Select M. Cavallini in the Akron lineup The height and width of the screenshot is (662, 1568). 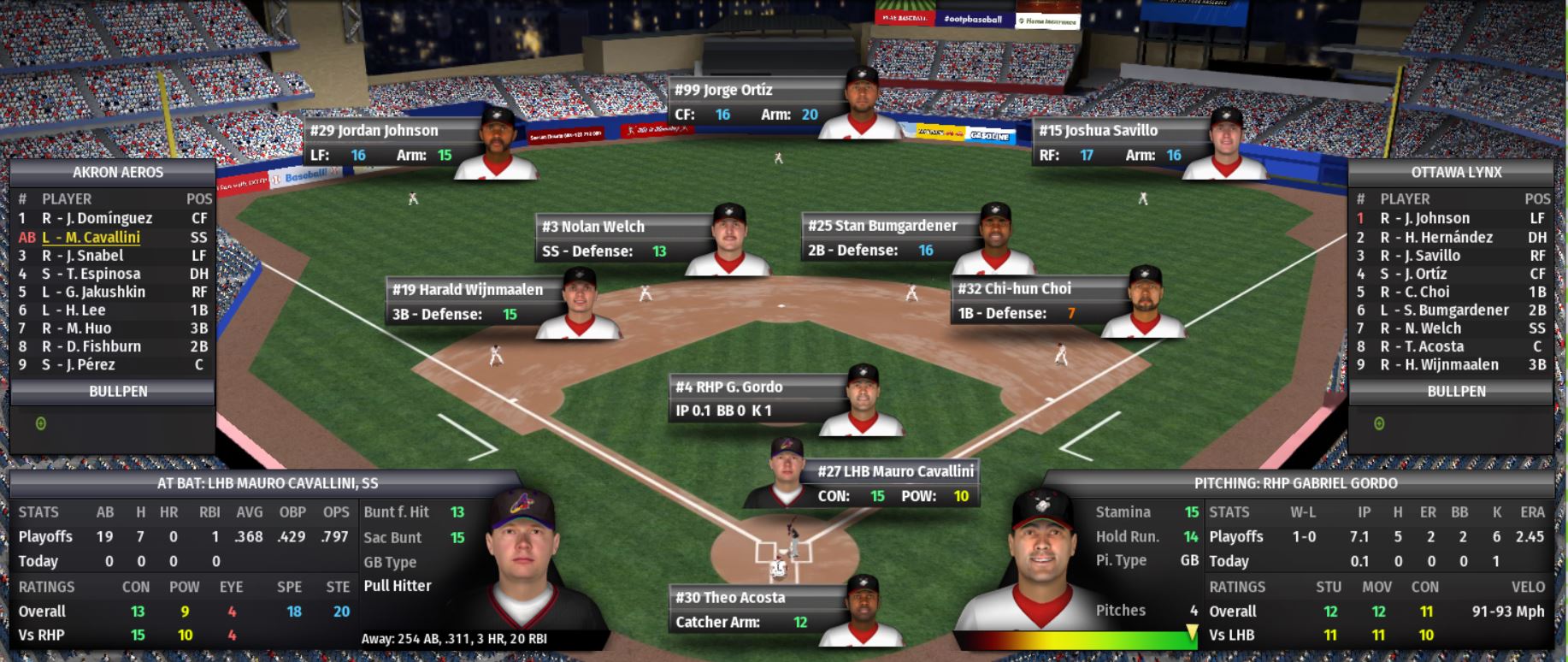tap(91, 237)
